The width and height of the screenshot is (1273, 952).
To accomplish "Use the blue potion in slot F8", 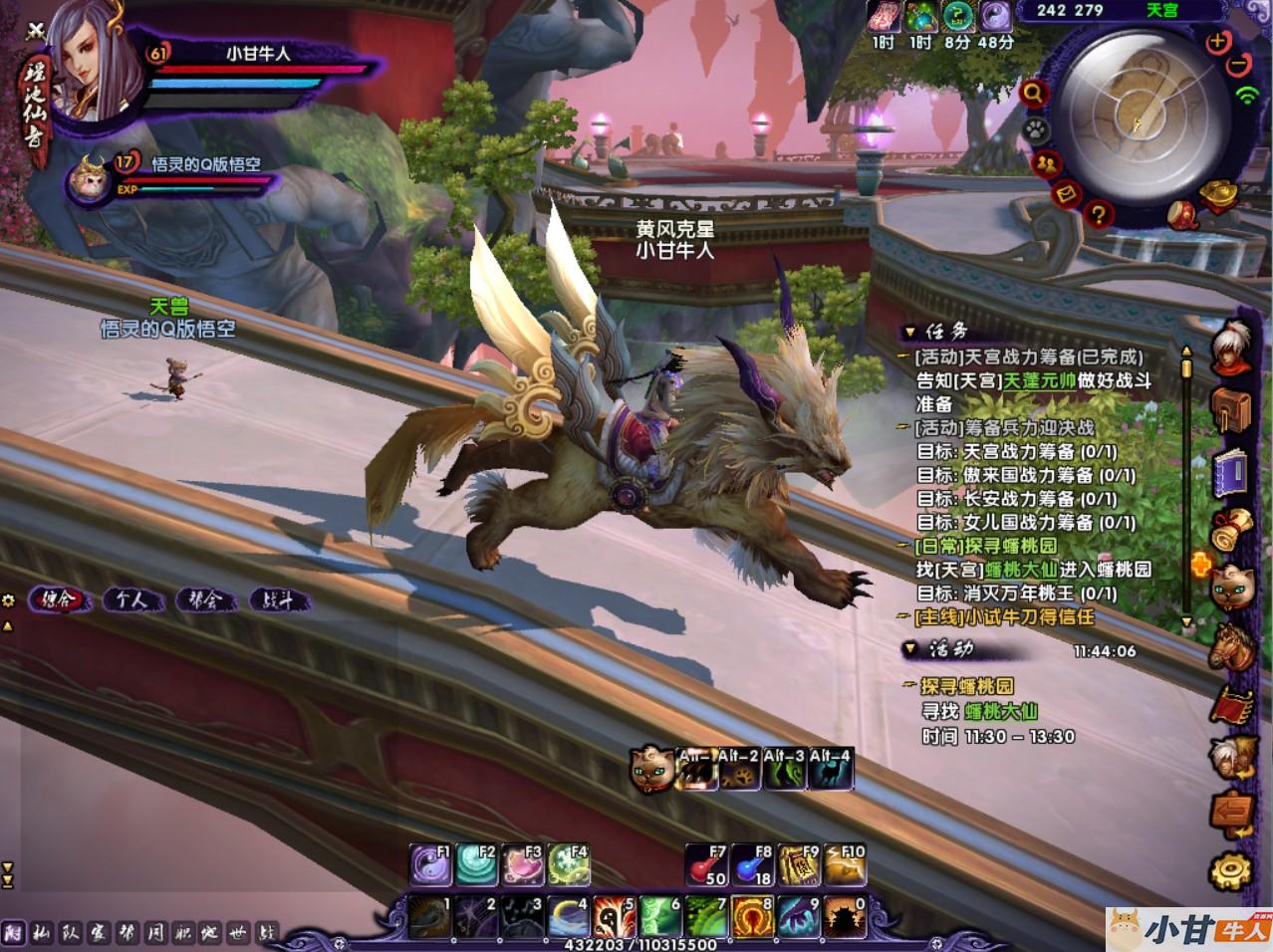I will [752, 864].
